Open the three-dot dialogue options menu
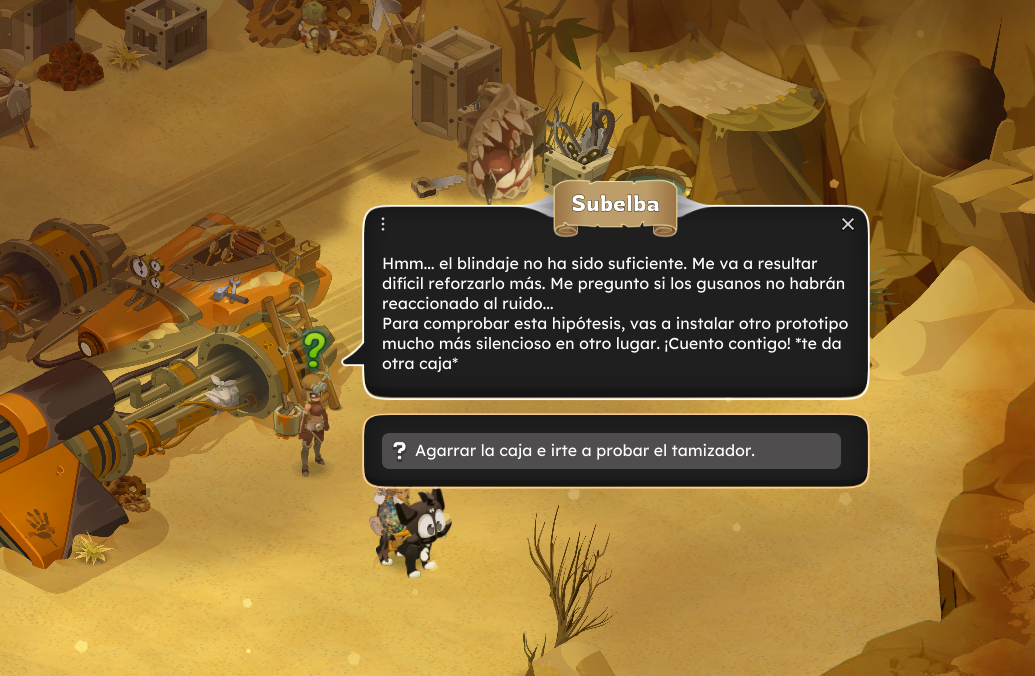The image size is (1035, 676). [383, 224]
